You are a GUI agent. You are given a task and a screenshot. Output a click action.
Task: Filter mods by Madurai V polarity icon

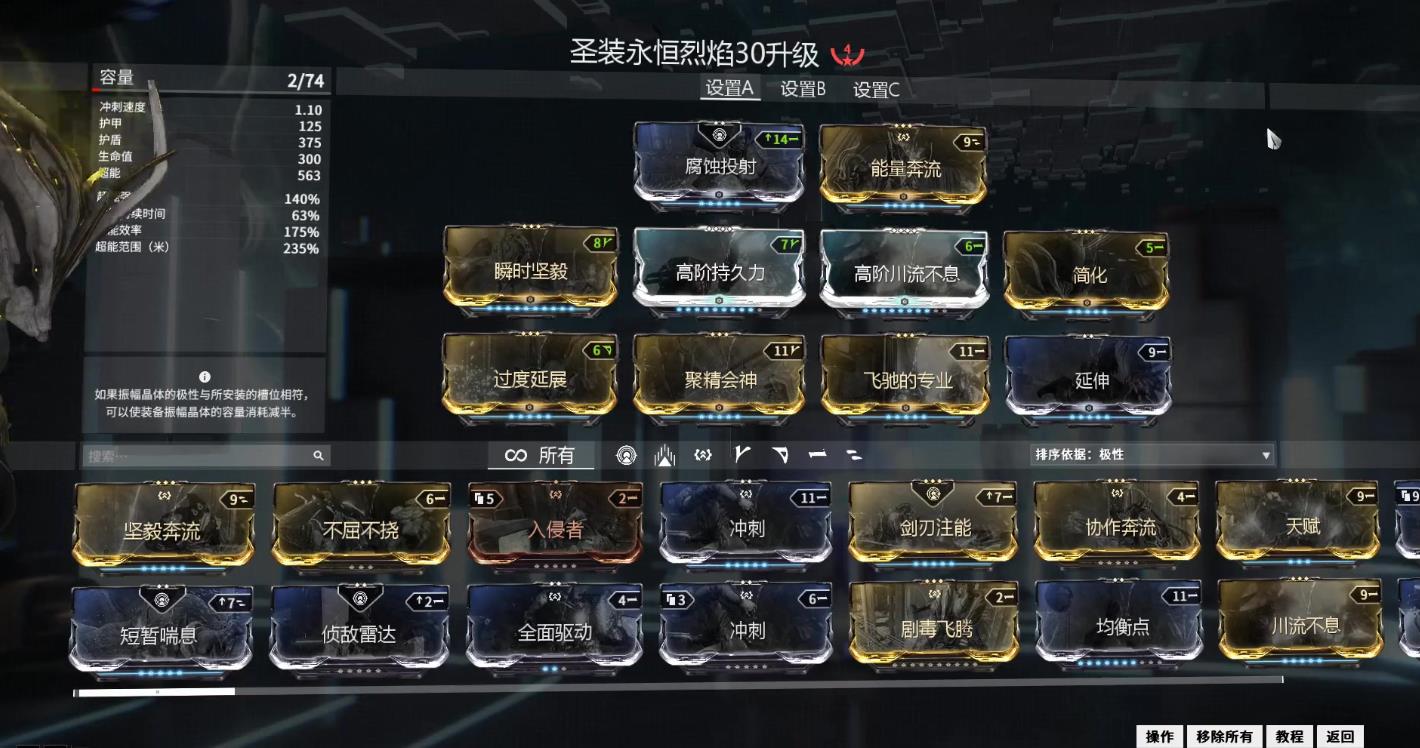pyautogui.click(x=743, y=455)
